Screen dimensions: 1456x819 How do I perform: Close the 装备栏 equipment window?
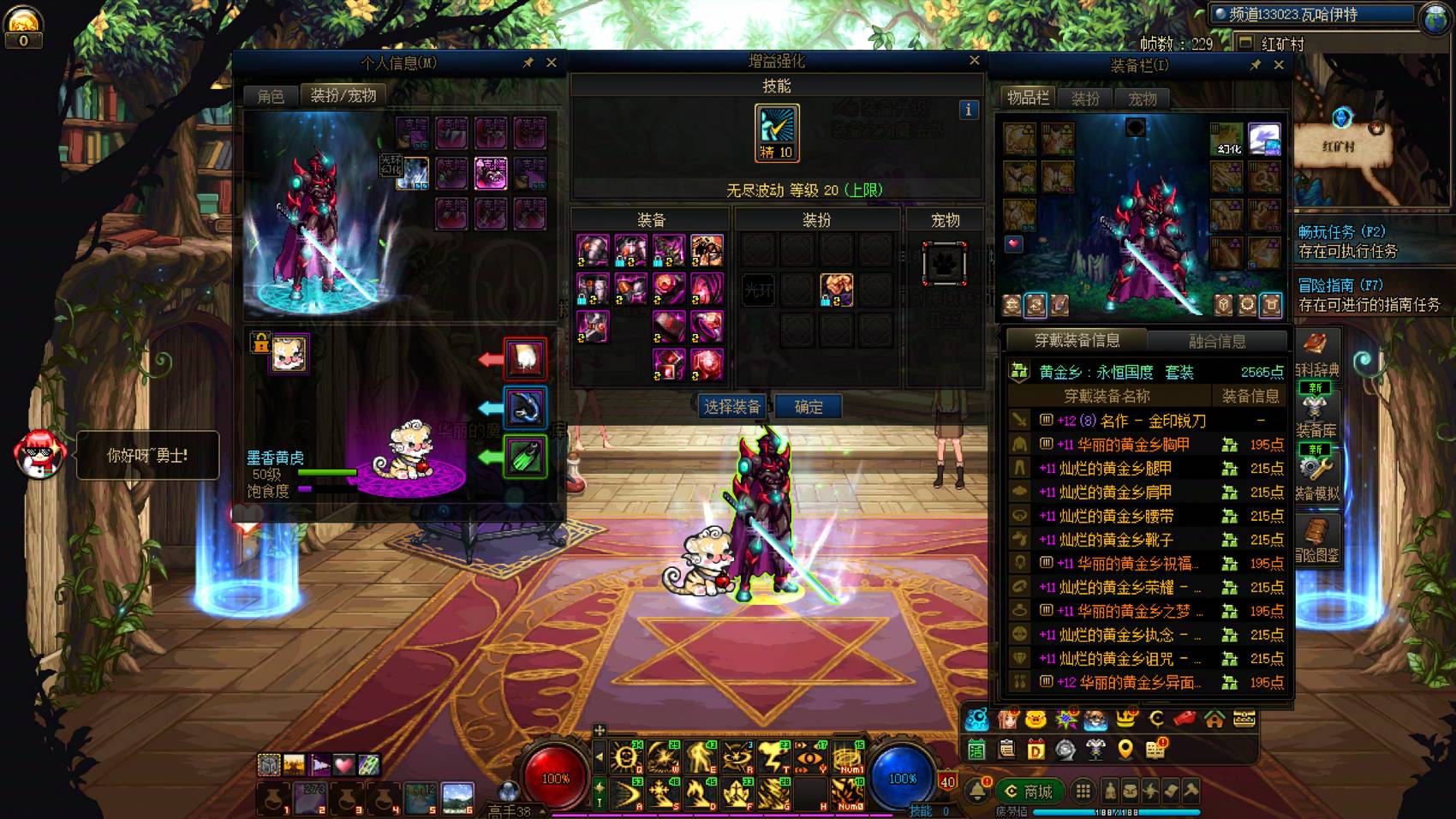(x=1279, y=65)
